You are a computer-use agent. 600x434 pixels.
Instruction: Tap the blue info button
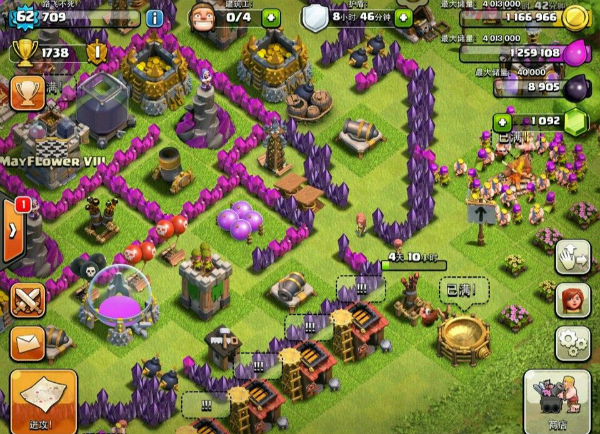(154, 17)
